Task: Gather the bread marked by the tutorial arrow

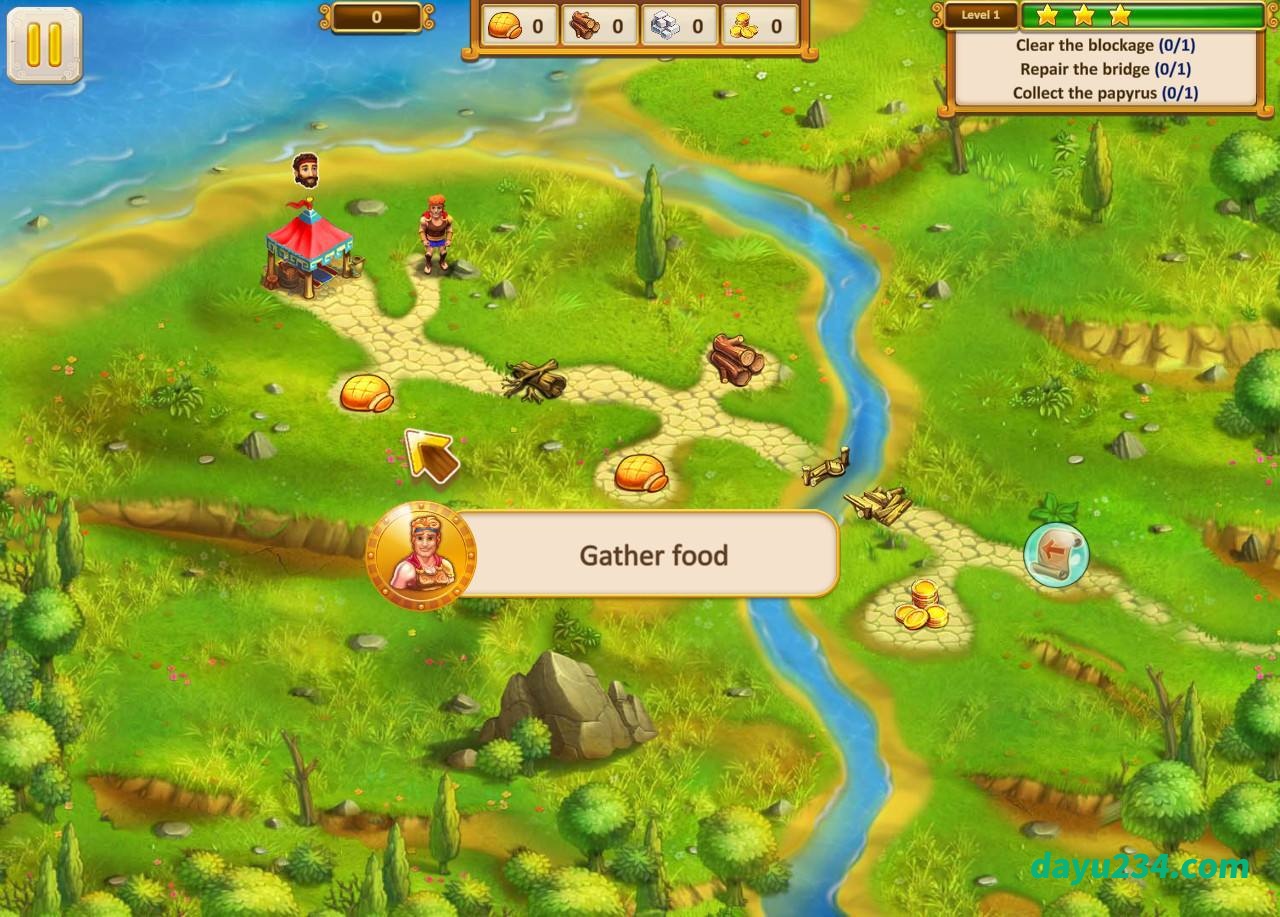Action: [x=367, y=393]
